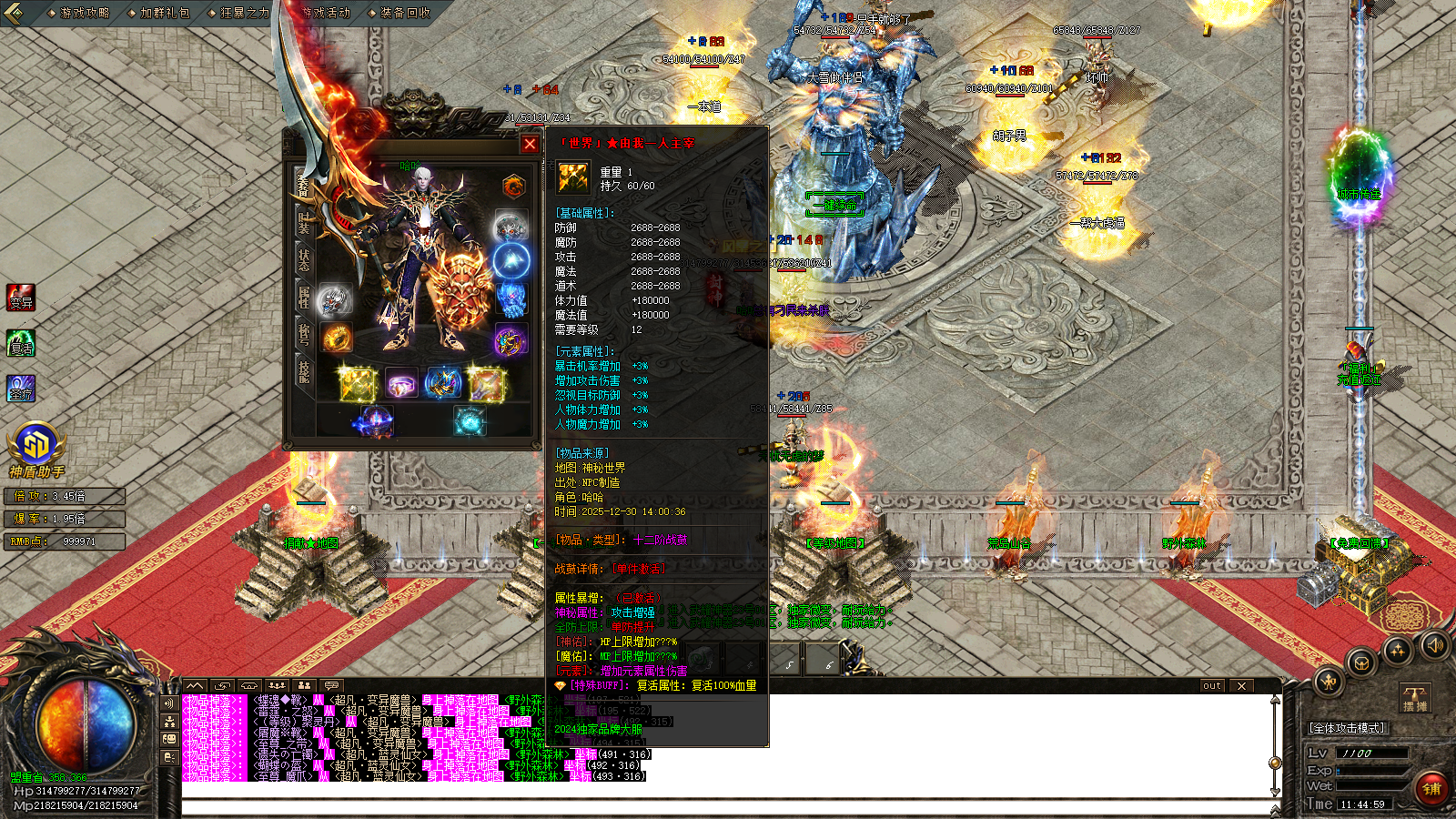
Task: Click the chat panel's out button
Action: click(x=1211, y=686)
